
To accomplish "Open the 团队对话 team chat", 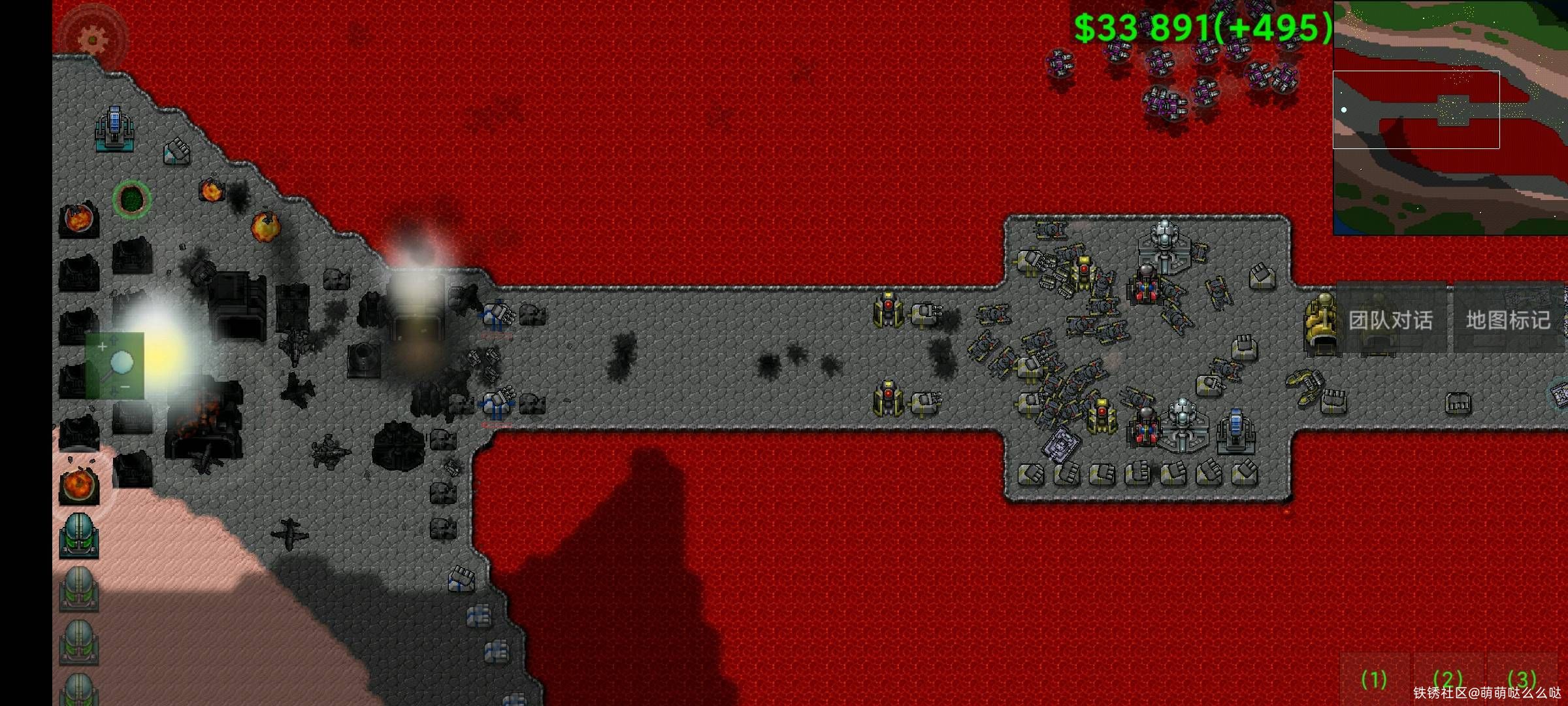I will tap(1390, 320).
